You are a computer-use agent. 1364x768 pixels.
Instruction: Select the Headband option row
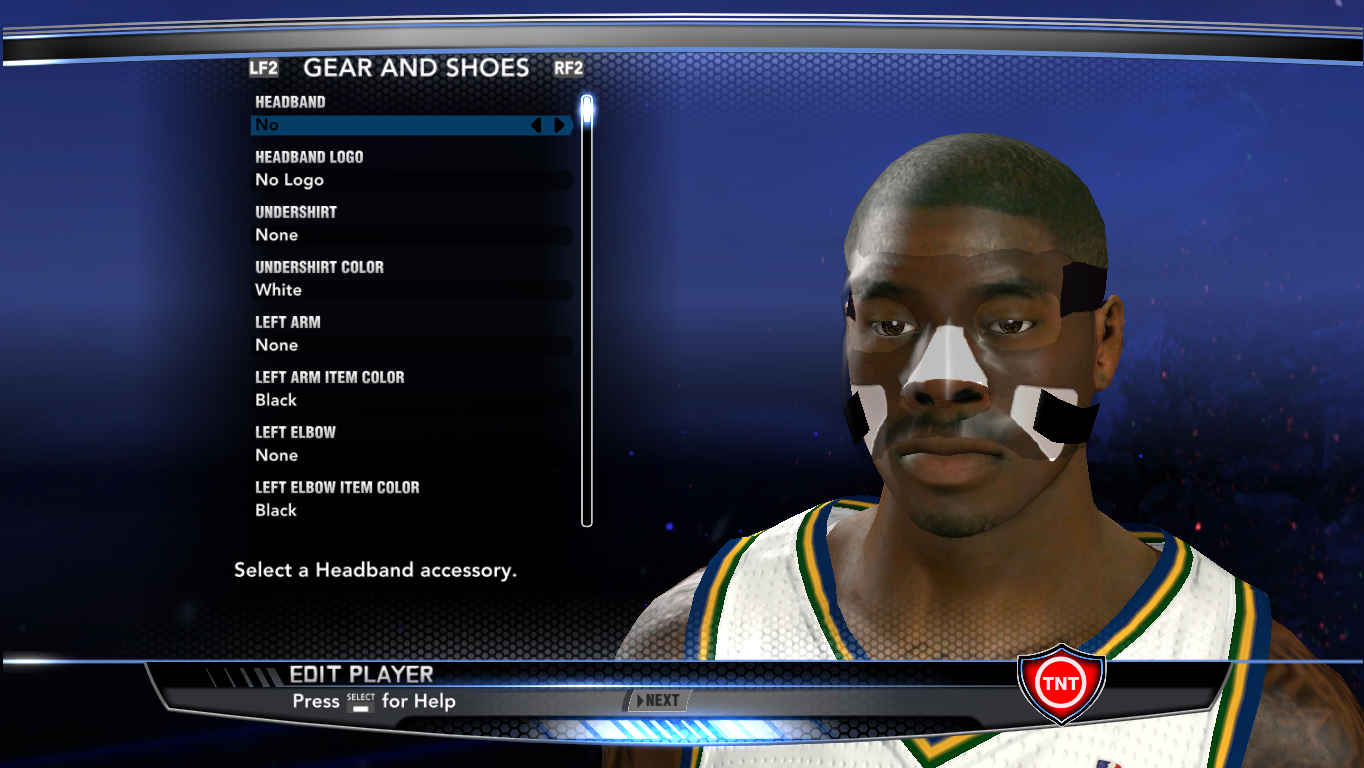click(390, 125)
